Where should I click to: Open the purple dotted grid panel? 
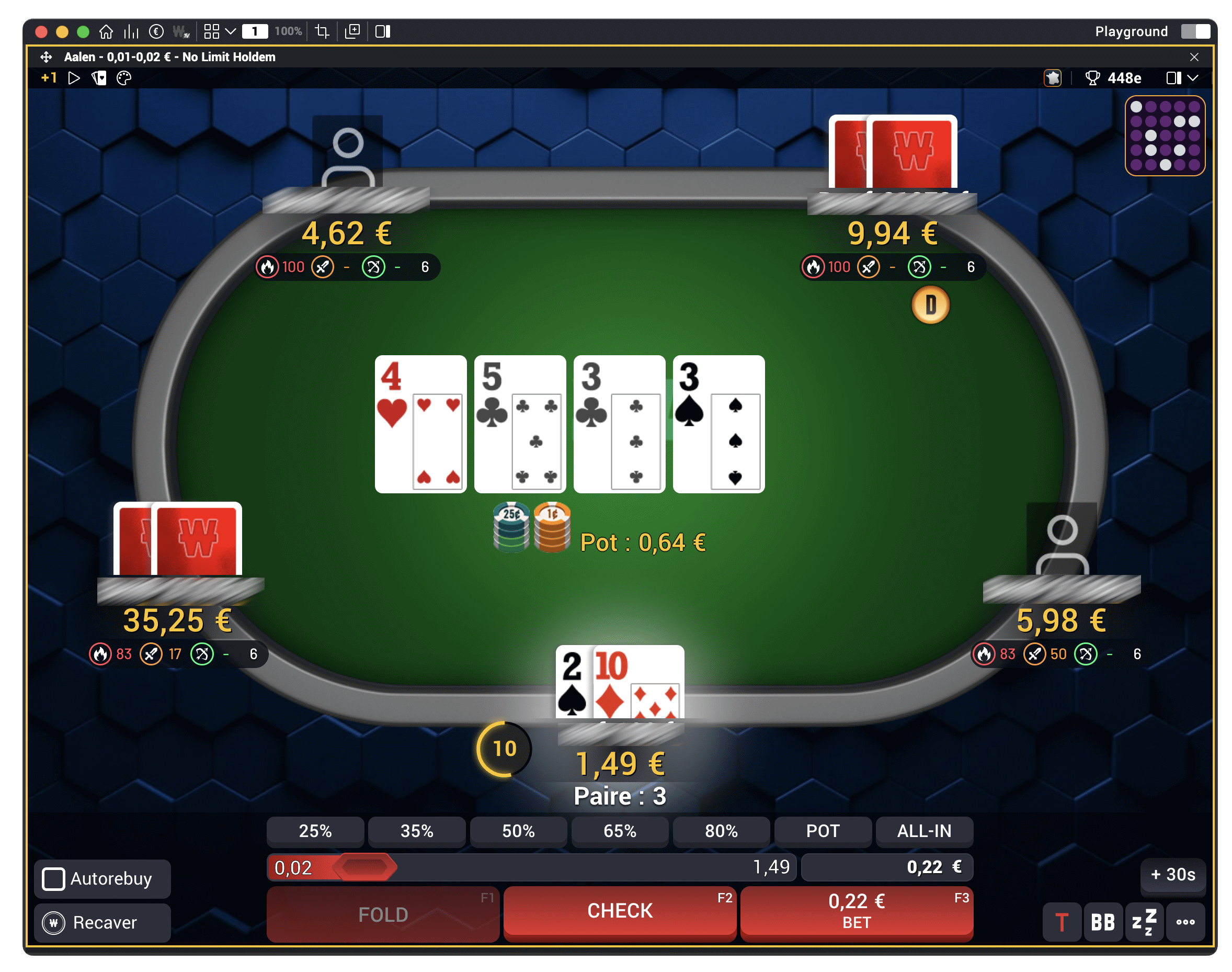tap(1165, 135)
